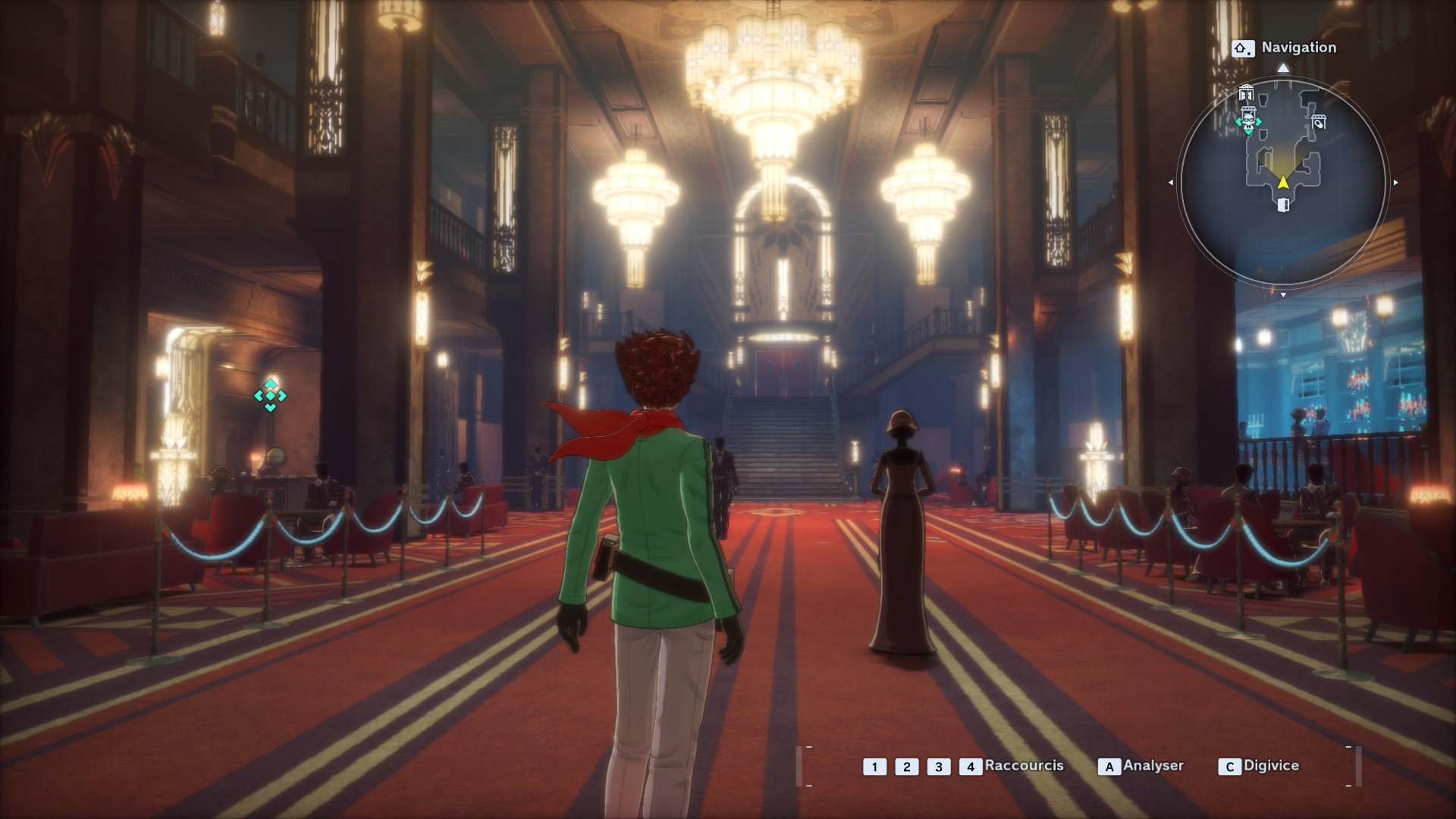The image size is (1456, 819).
Task: Open the Navigation map label
Action: click(x=1298, y=48)
